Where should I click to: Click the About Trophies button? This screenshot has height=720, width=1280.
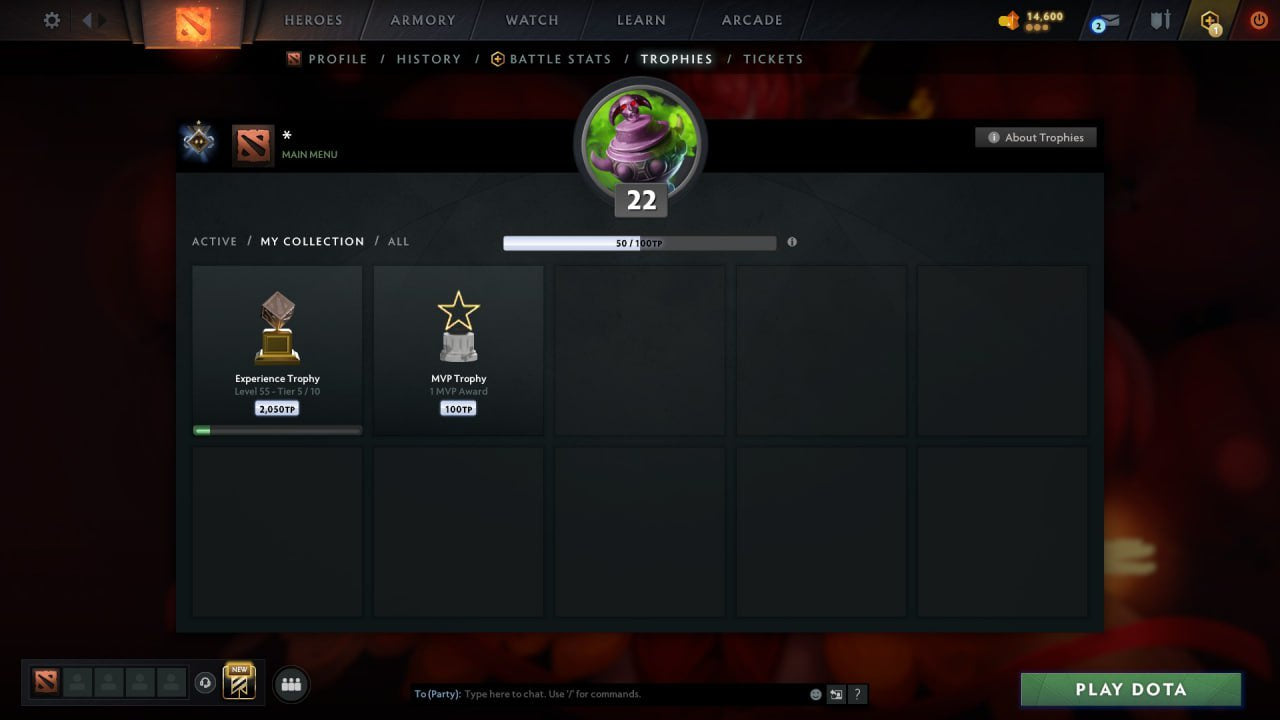[1036, 137]
